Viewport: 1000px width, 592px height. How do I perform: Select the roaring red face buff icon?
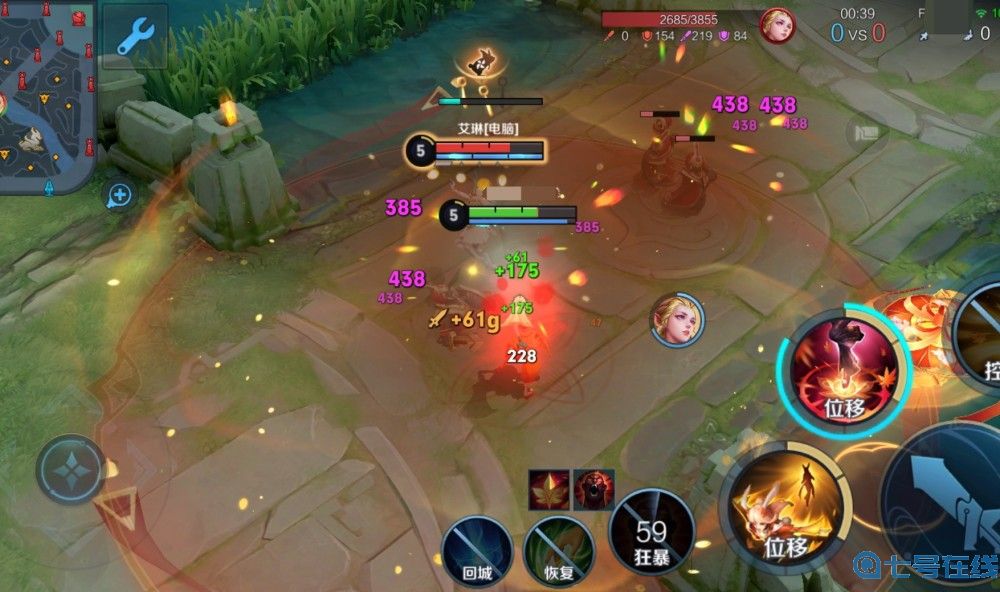[593, 489]
